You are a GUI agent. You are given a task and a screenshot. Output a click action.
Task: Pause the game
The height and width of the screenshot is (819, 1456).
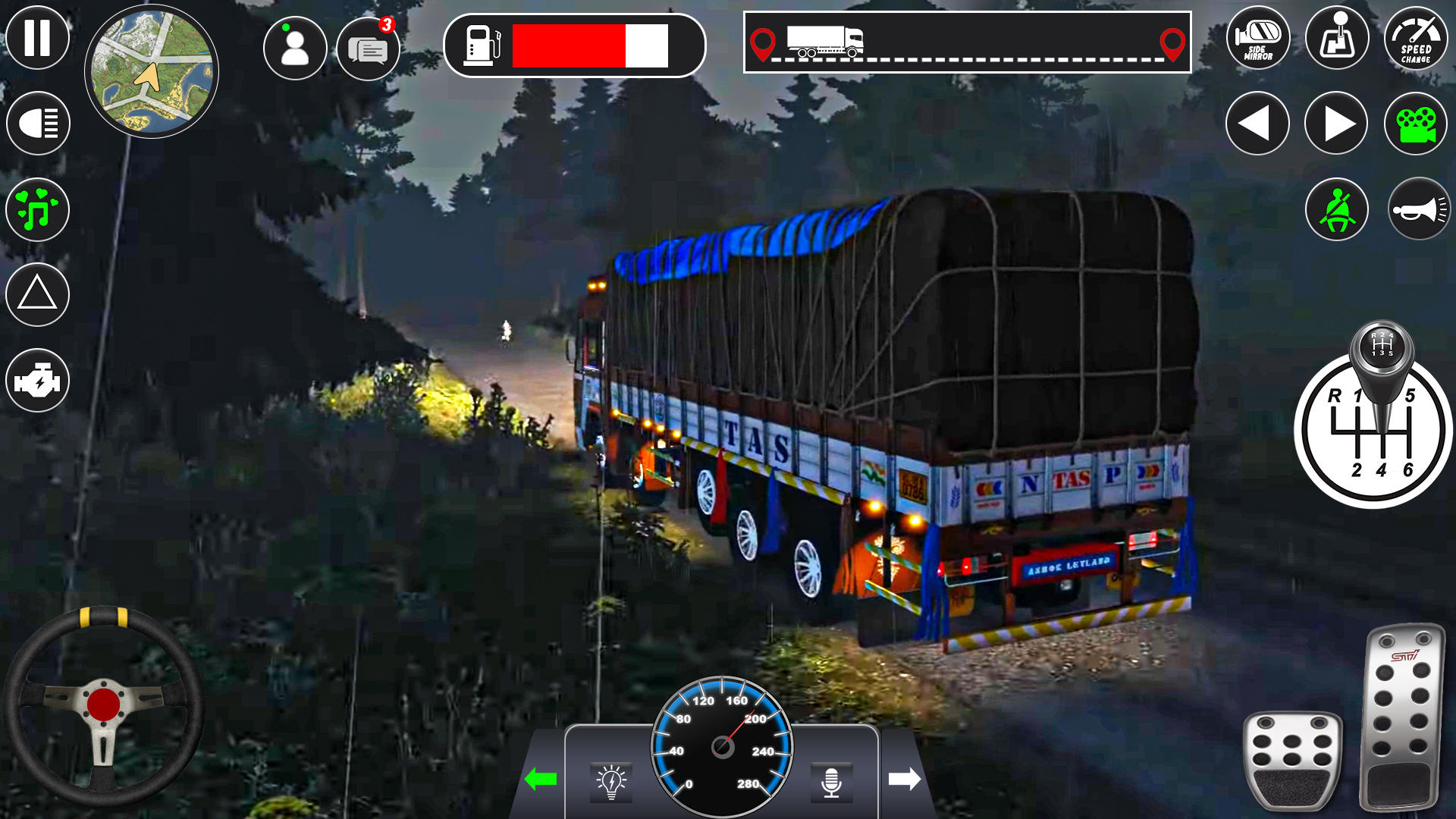(37, 37)
